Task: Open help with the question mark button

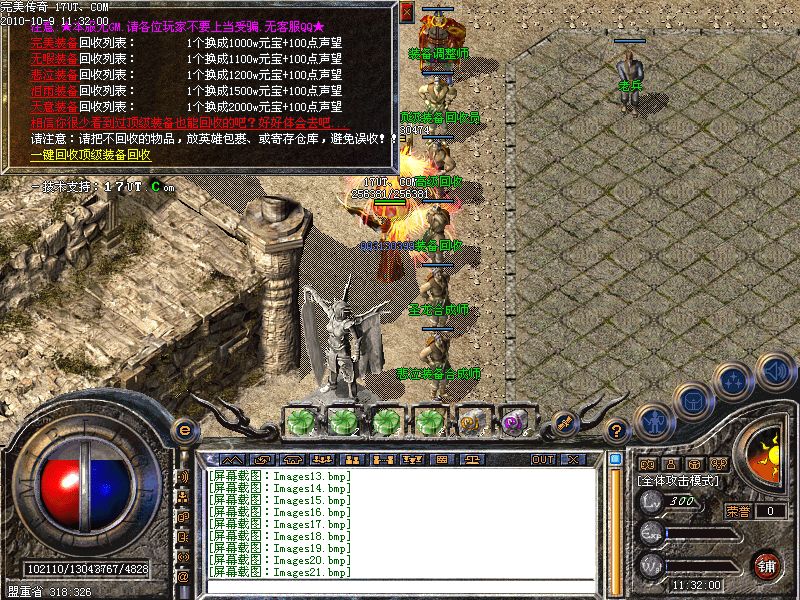Action: coord(617,431)
